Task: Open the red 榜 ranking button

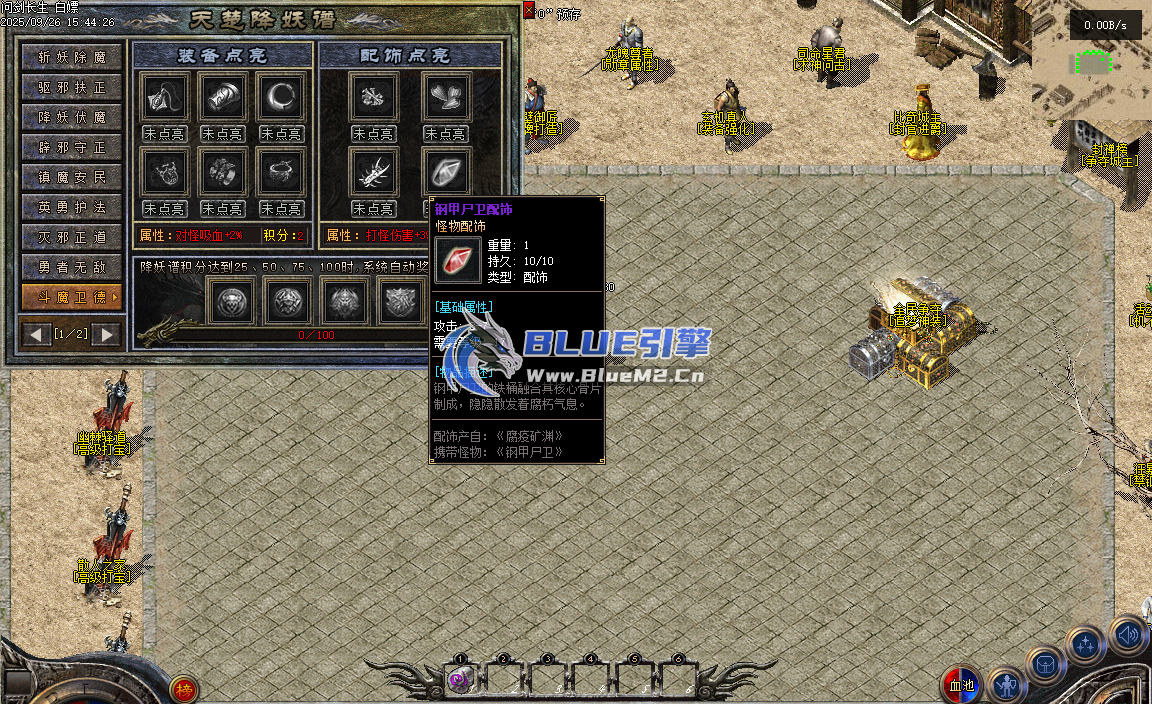Action: tap(183, 689)
